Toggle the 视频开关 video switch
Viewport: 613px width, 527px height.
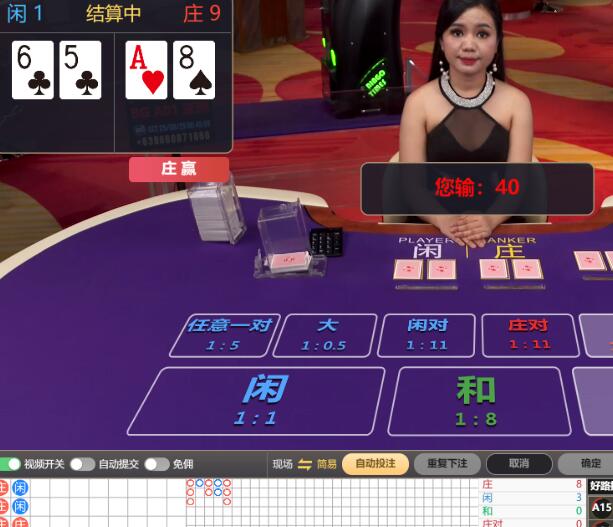coord(11,464)
